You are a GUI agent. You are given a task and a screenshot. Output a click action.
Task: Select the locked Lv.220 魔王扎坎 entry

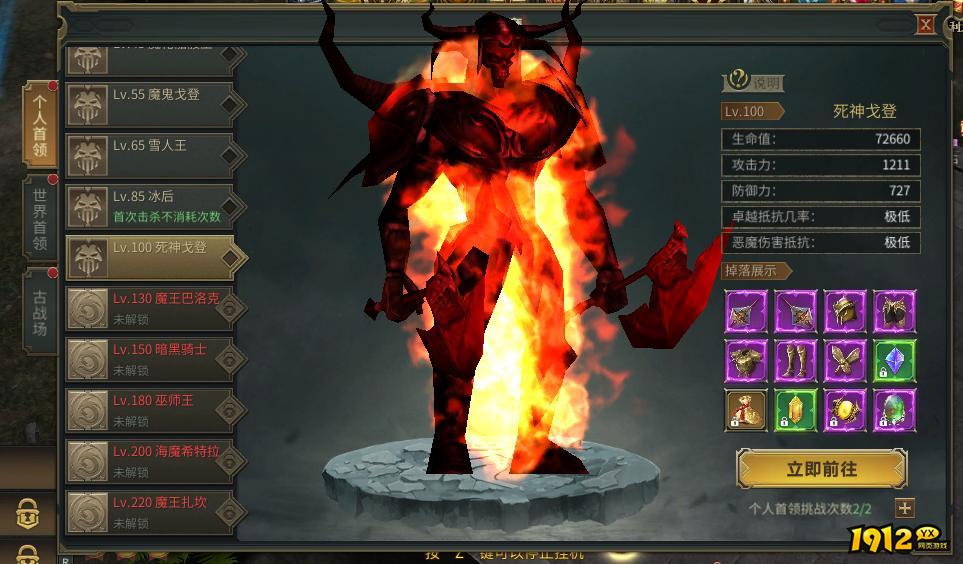(150, 512)
